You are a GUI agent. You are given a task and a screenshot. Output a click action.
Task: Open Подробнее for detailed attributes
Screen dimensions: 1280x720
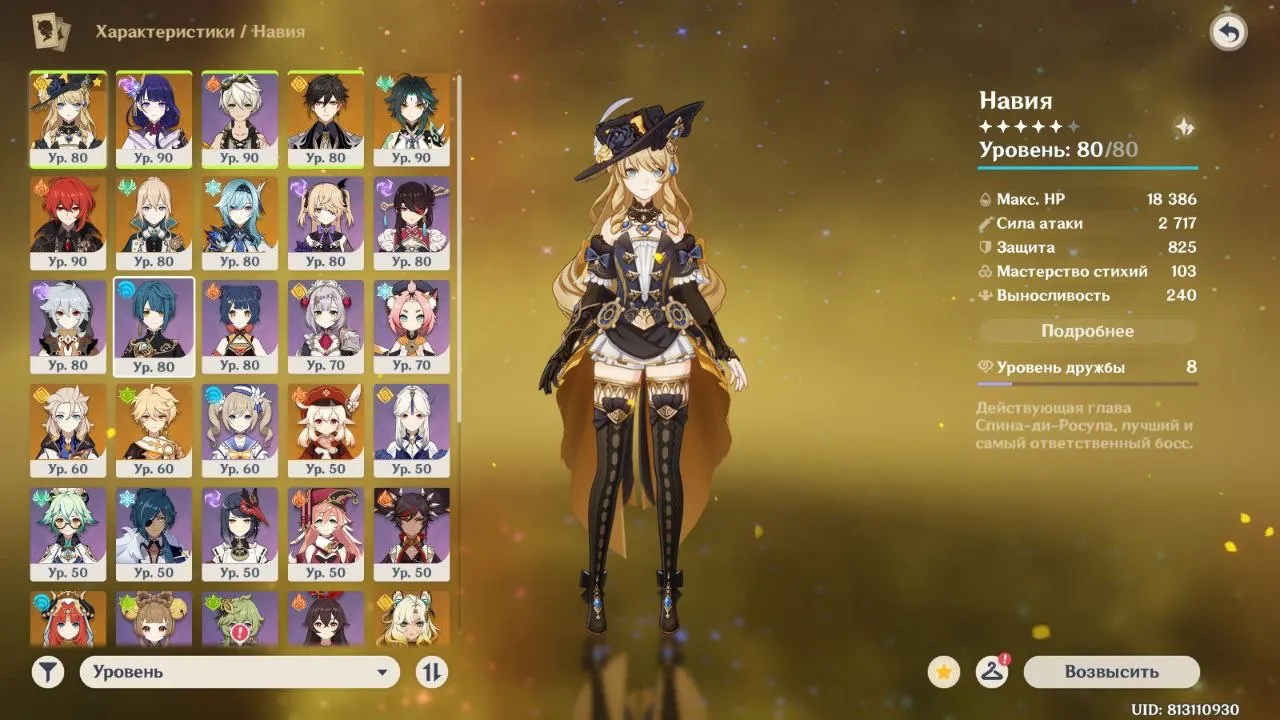pyautogui.click(x=1087, y=330)
